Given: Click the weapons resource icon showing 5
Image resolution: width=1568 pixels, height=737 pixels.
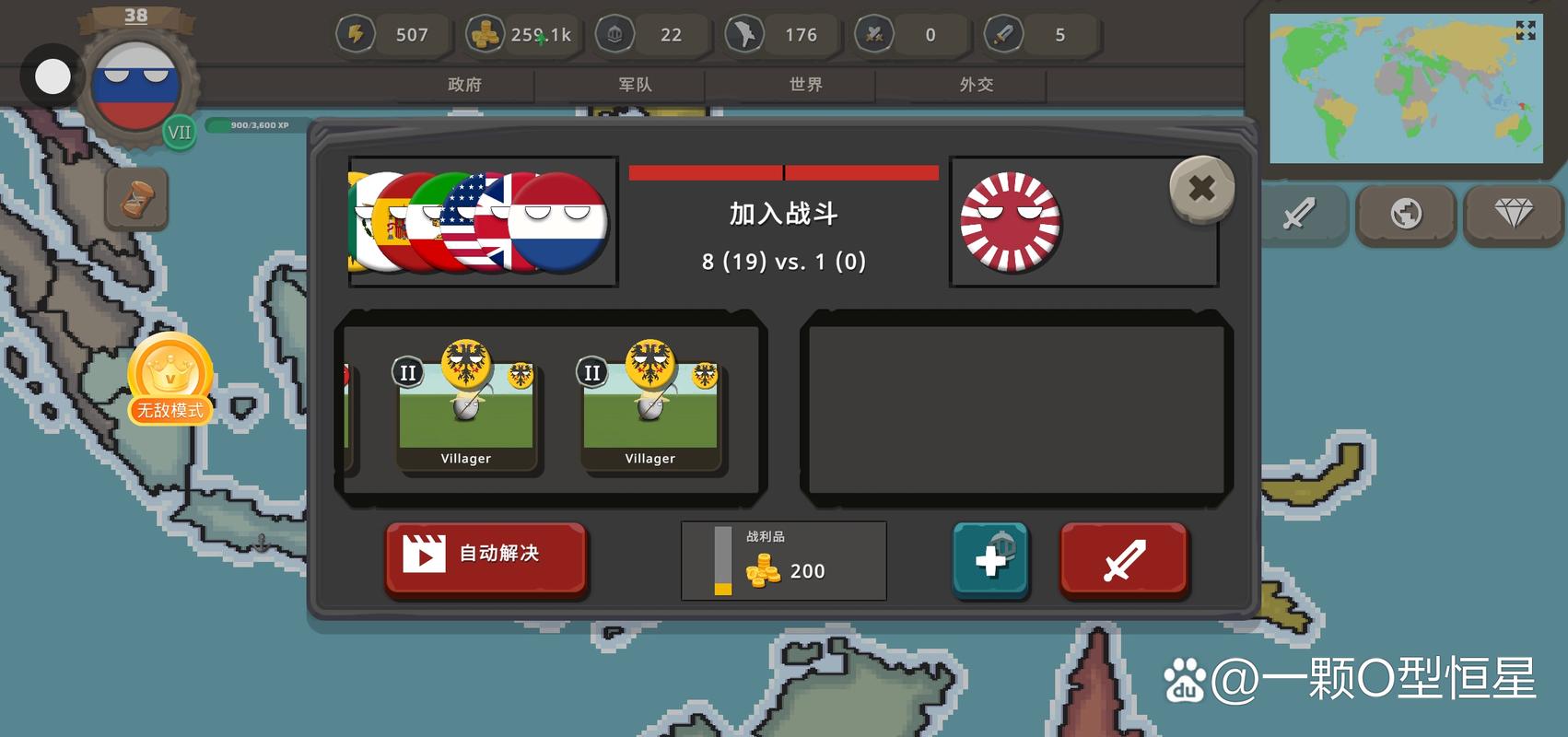Looking at the screenshot, I should tap(1004, 34).
